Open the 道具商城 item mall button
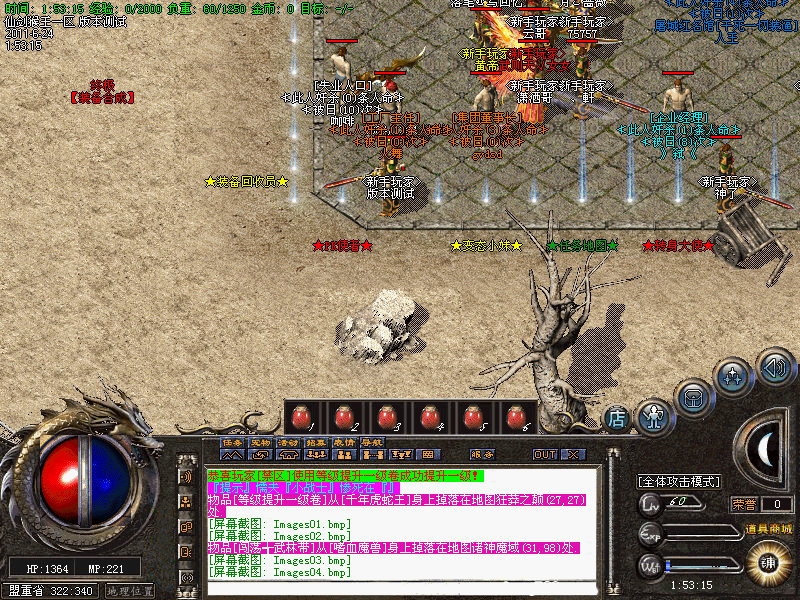 pos(767,528)
